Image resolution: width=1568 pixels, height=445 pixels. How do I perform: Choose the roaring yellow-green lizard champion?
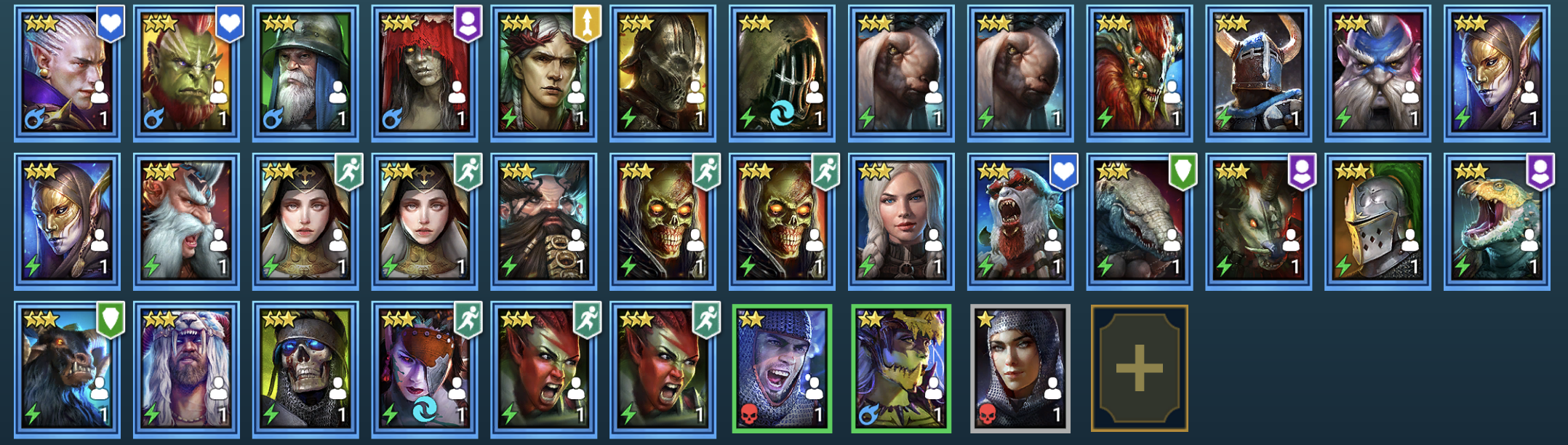click(1497, 221)
